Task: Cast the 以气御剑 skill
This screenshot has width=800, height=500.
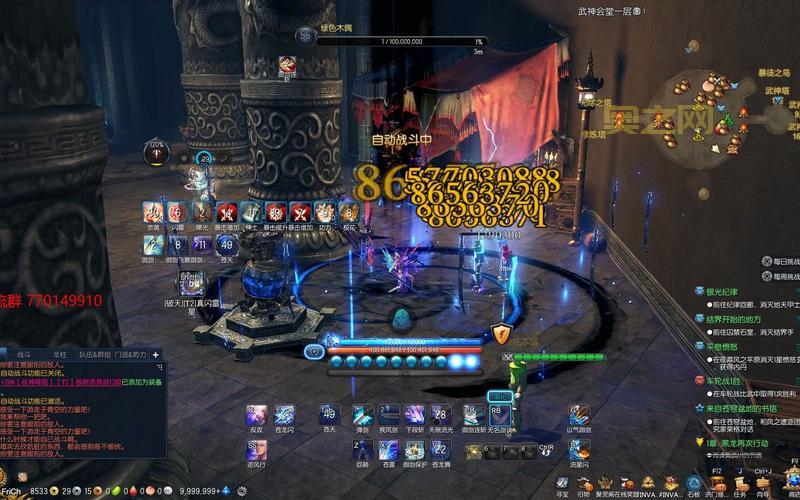Action: 578,415
